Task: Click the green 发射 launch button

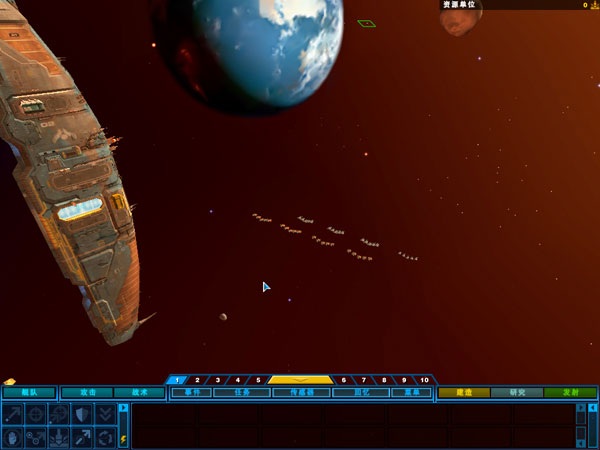Action: pyautogui.click(x=571, y=393)
